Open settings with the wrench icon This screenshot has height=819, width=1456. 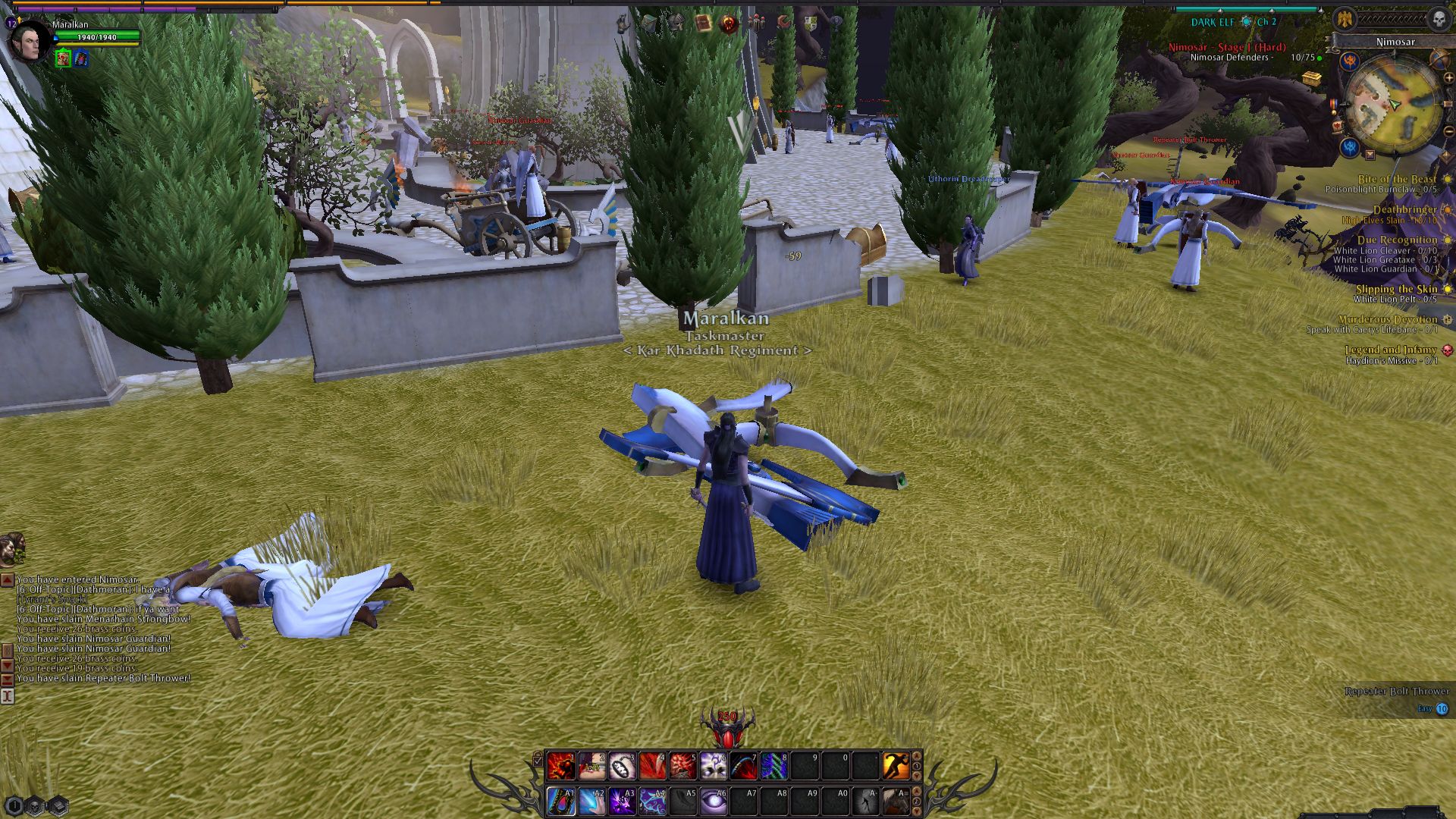tap(783, 24)
